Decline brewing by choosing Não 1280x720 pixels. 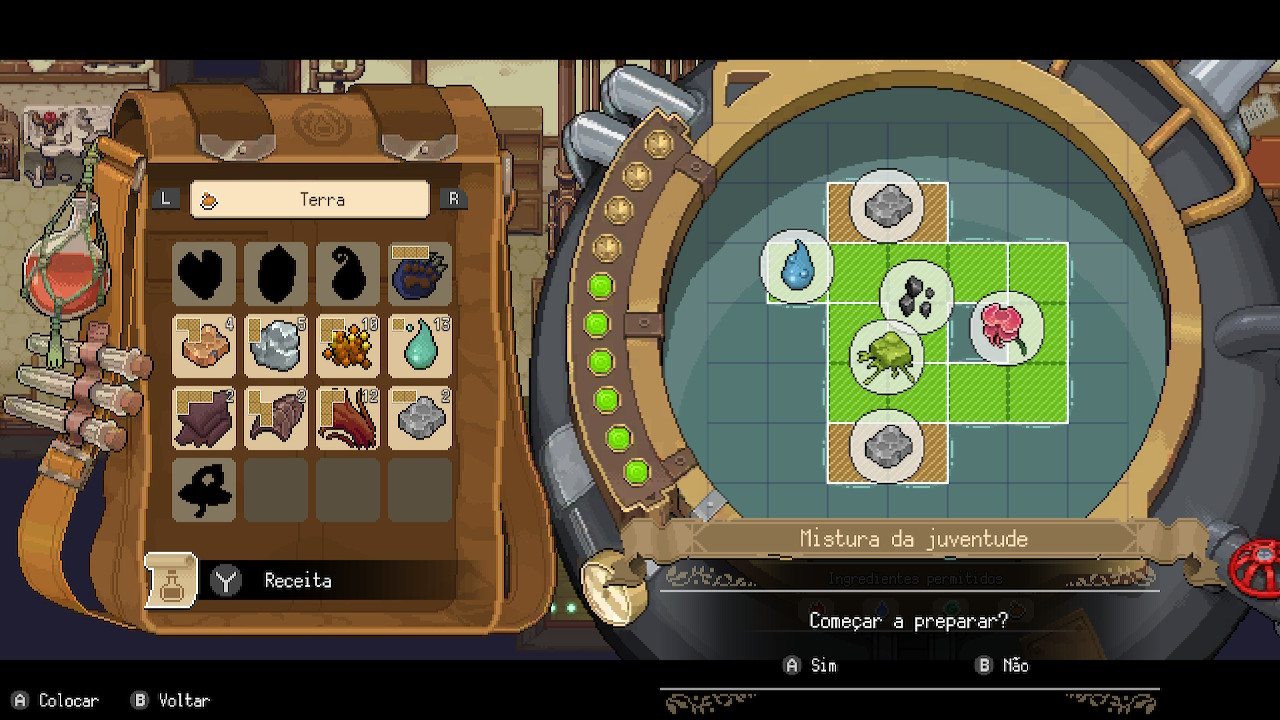pos(1003,665)
